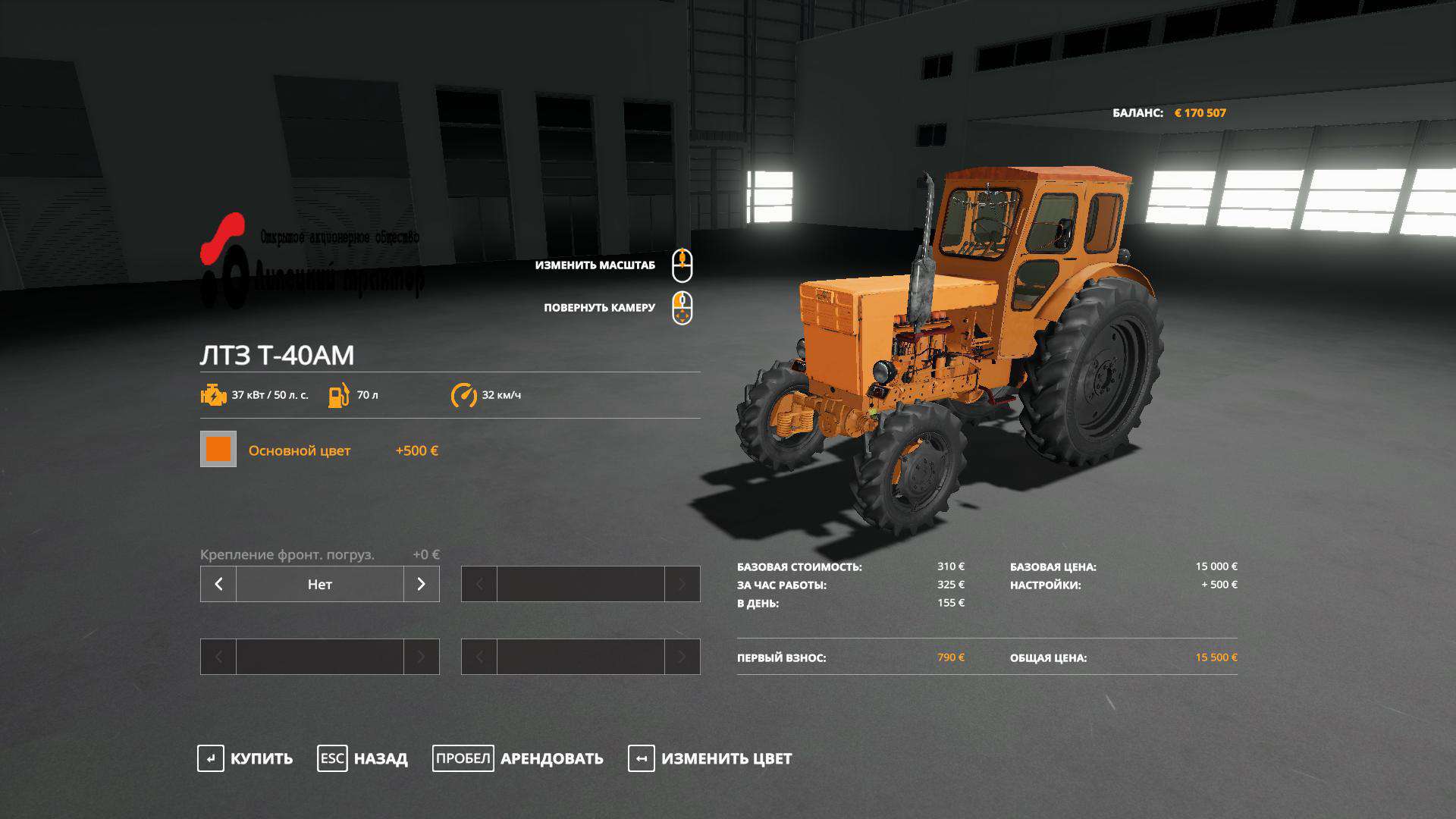1456x819 pixels.
Task: Click right arrow of front loader mount option
Action: 422,584
